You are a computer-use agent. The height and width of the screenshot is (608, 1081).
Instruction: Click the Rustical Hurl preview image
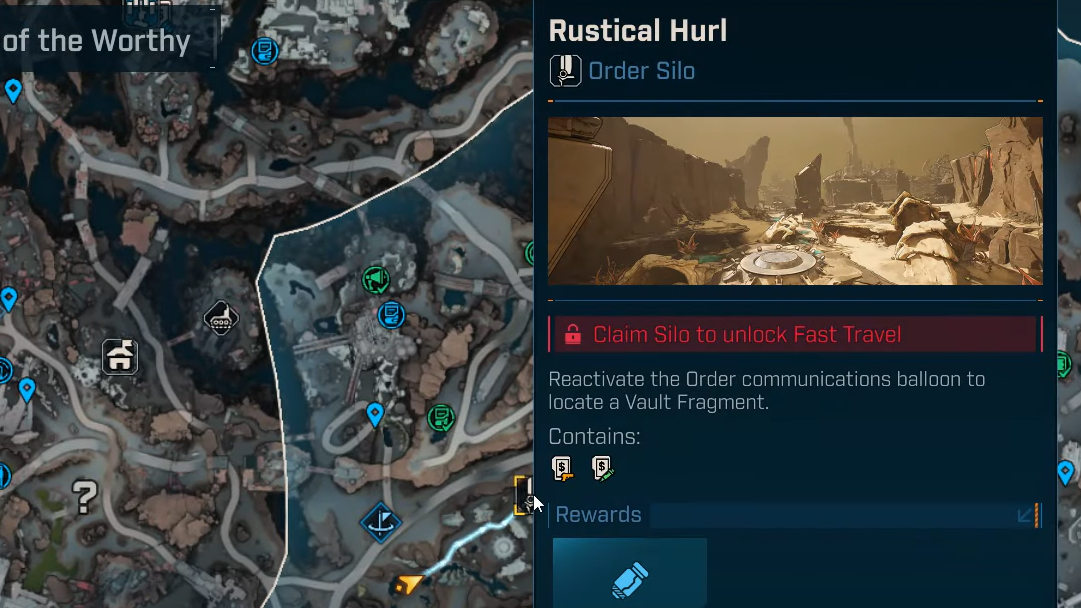pos(795,200)
